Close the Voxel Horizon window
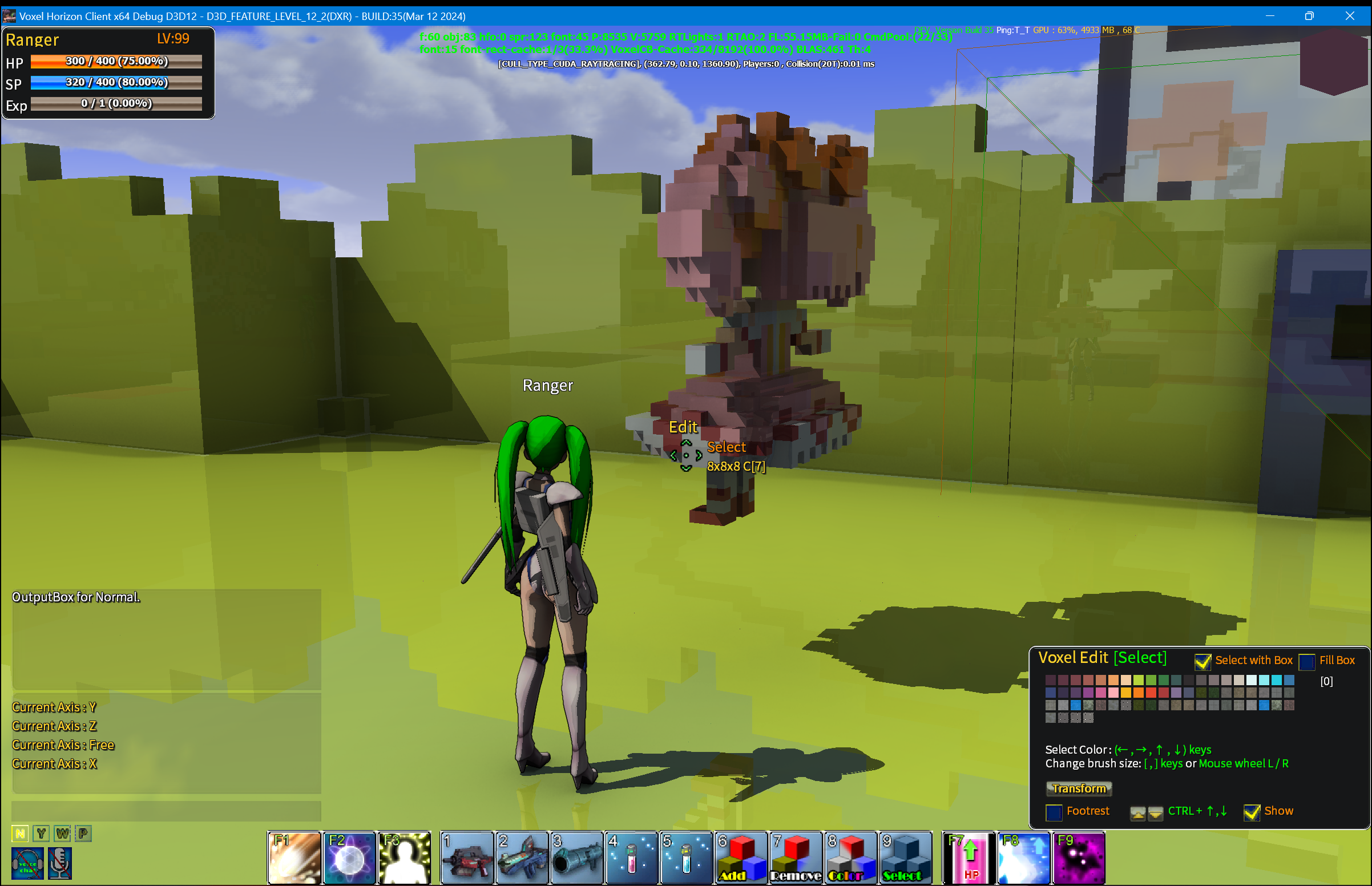Viewport: 1372px width, 886px height. [1350, 16]
